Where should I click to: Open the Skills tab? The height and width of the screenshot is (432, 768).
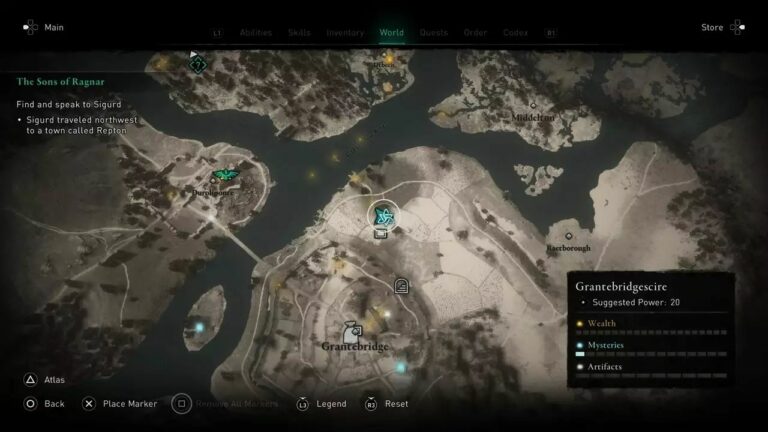[299, 32]
